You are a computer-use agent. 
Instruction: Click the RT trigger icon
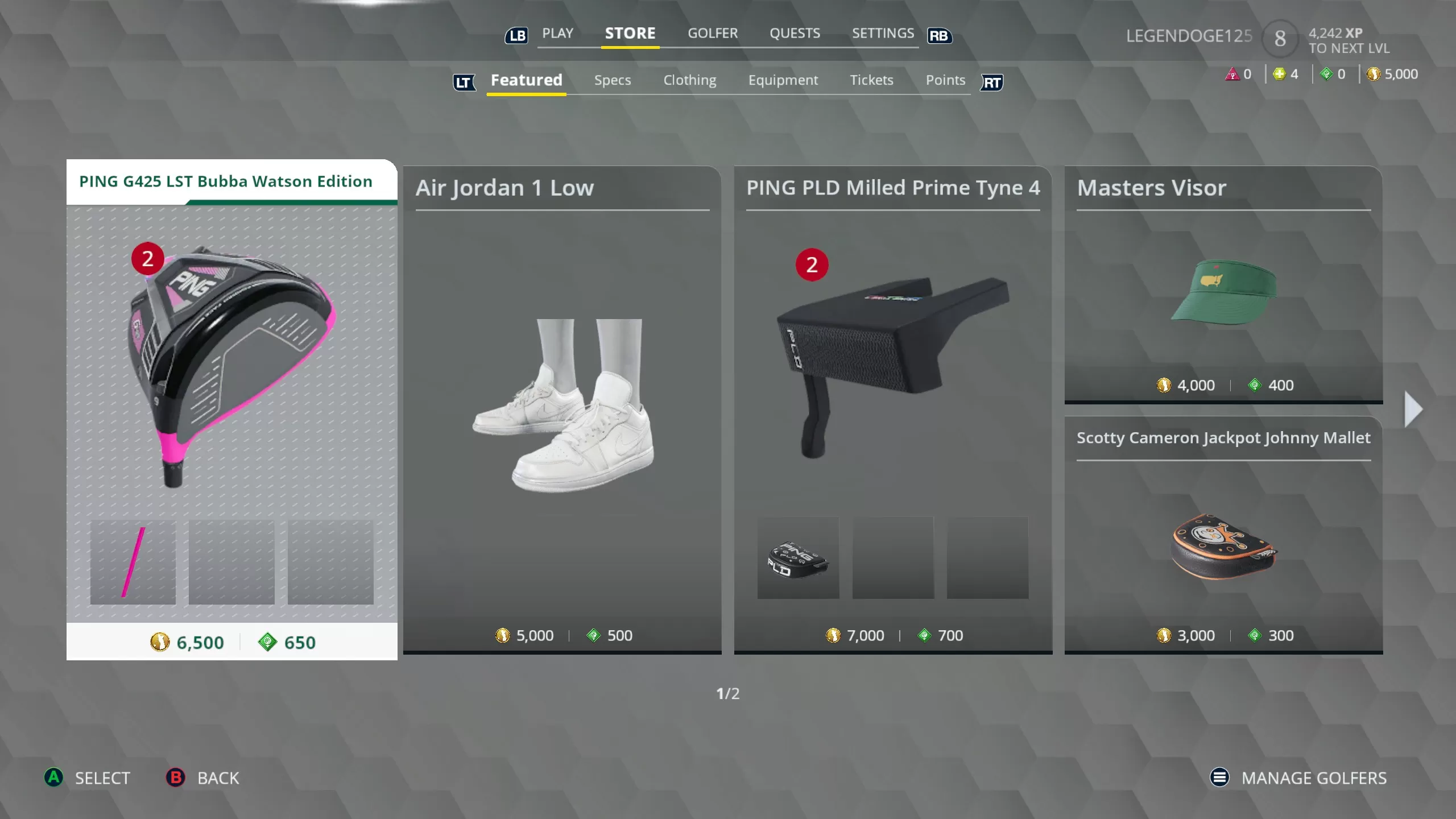(x=992, y=83)
